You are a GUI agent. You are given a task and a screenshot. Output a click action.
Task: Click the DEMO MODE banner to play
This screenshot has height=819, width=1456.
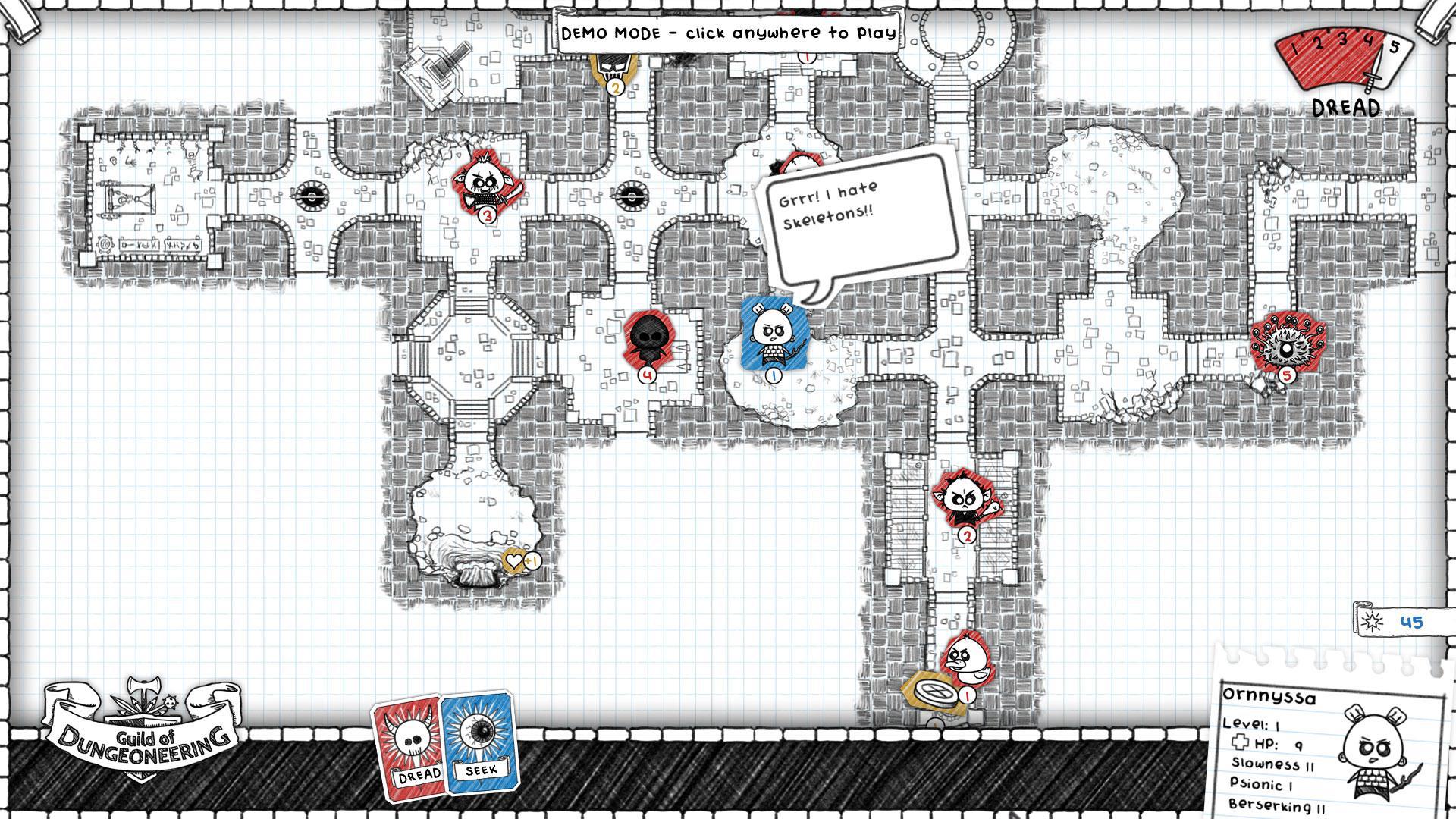[x=728, y=33]
